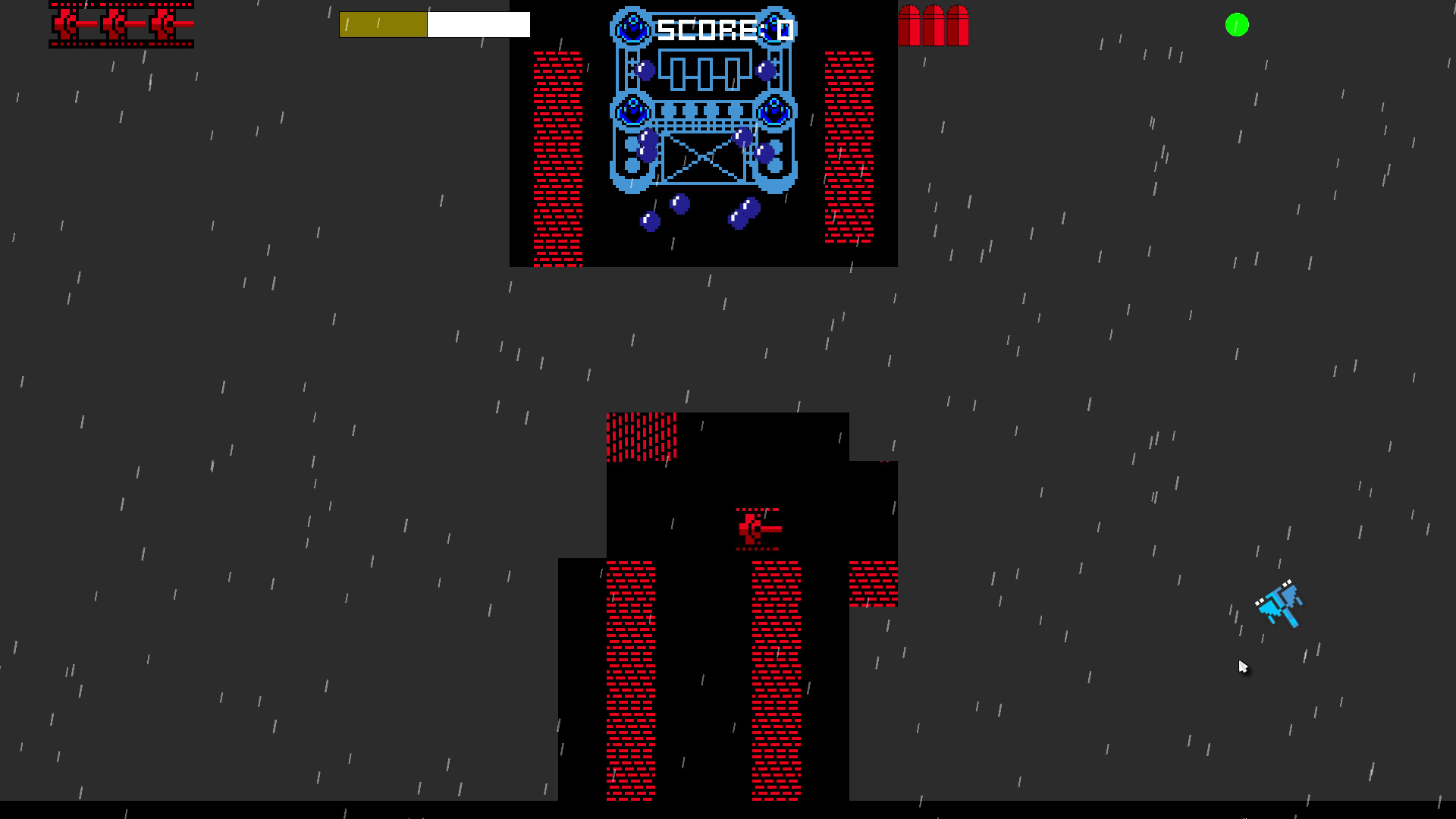Click the yellow portion of the health bar
The height and width of the screenshot is (819, 1456).
click(x=383, y=24)
